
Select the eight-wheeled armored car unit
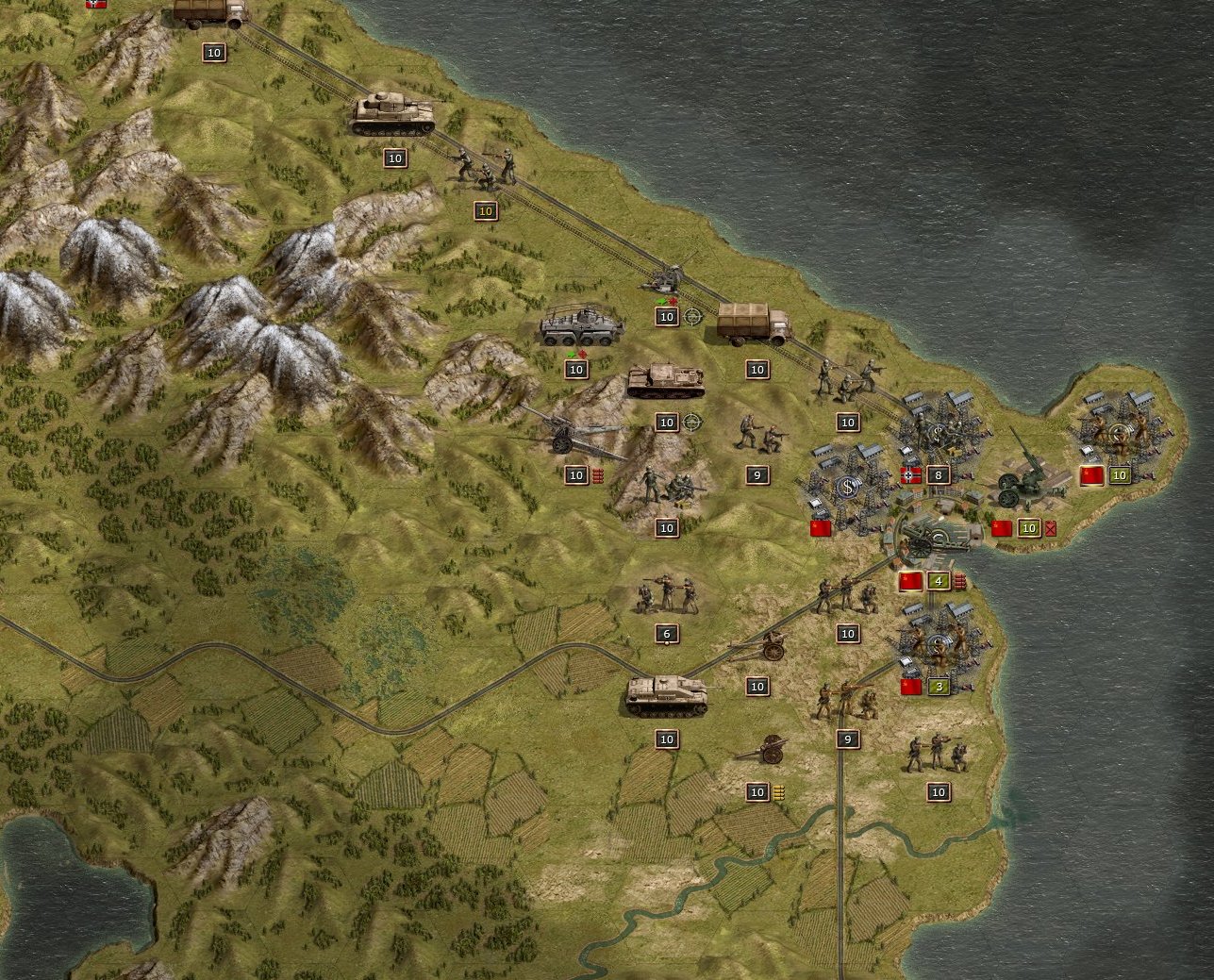click(580, 325)
